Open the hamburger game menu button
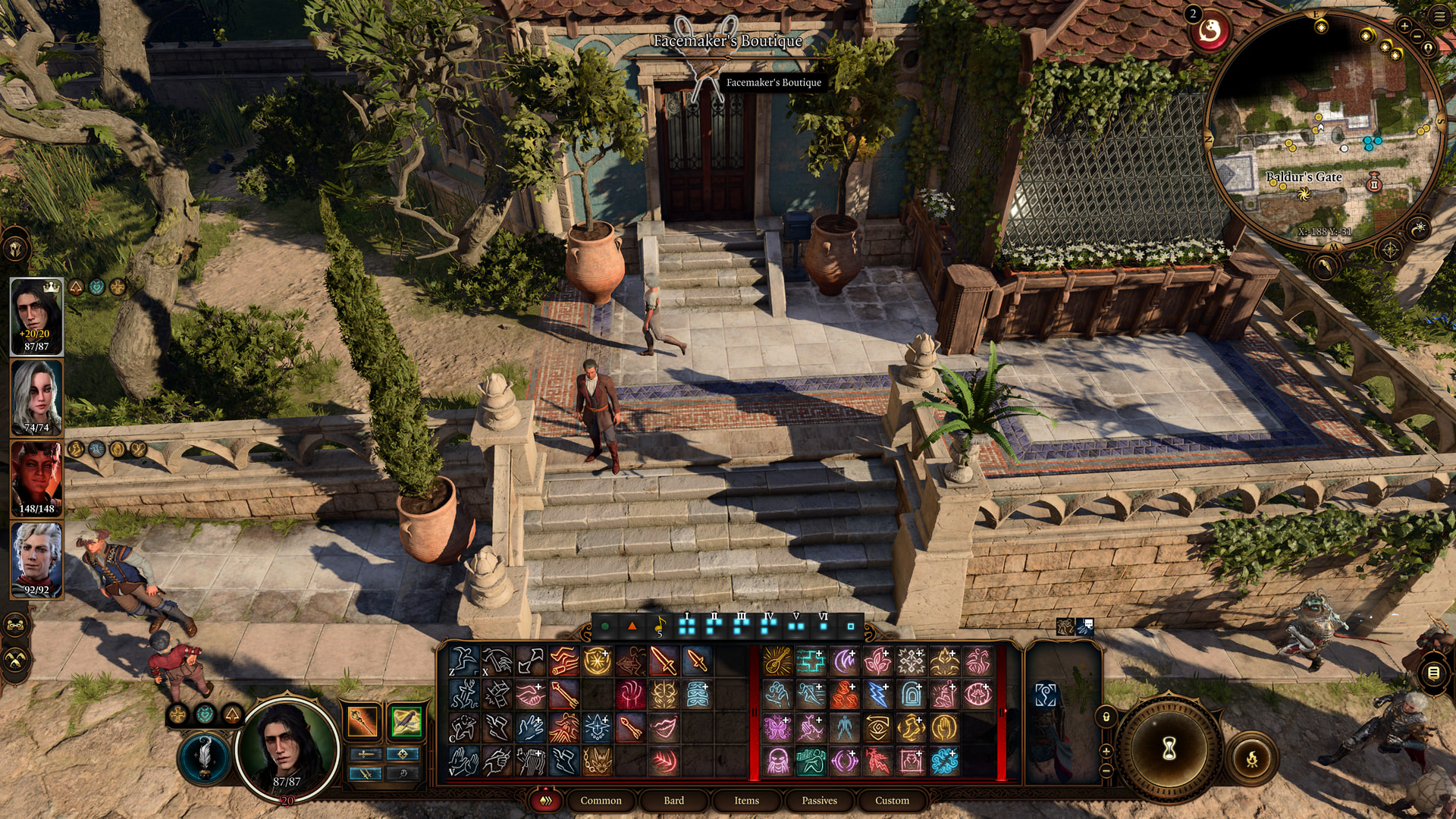The height and width of the screenshot is (819, 1456). tap(1439, 17)
